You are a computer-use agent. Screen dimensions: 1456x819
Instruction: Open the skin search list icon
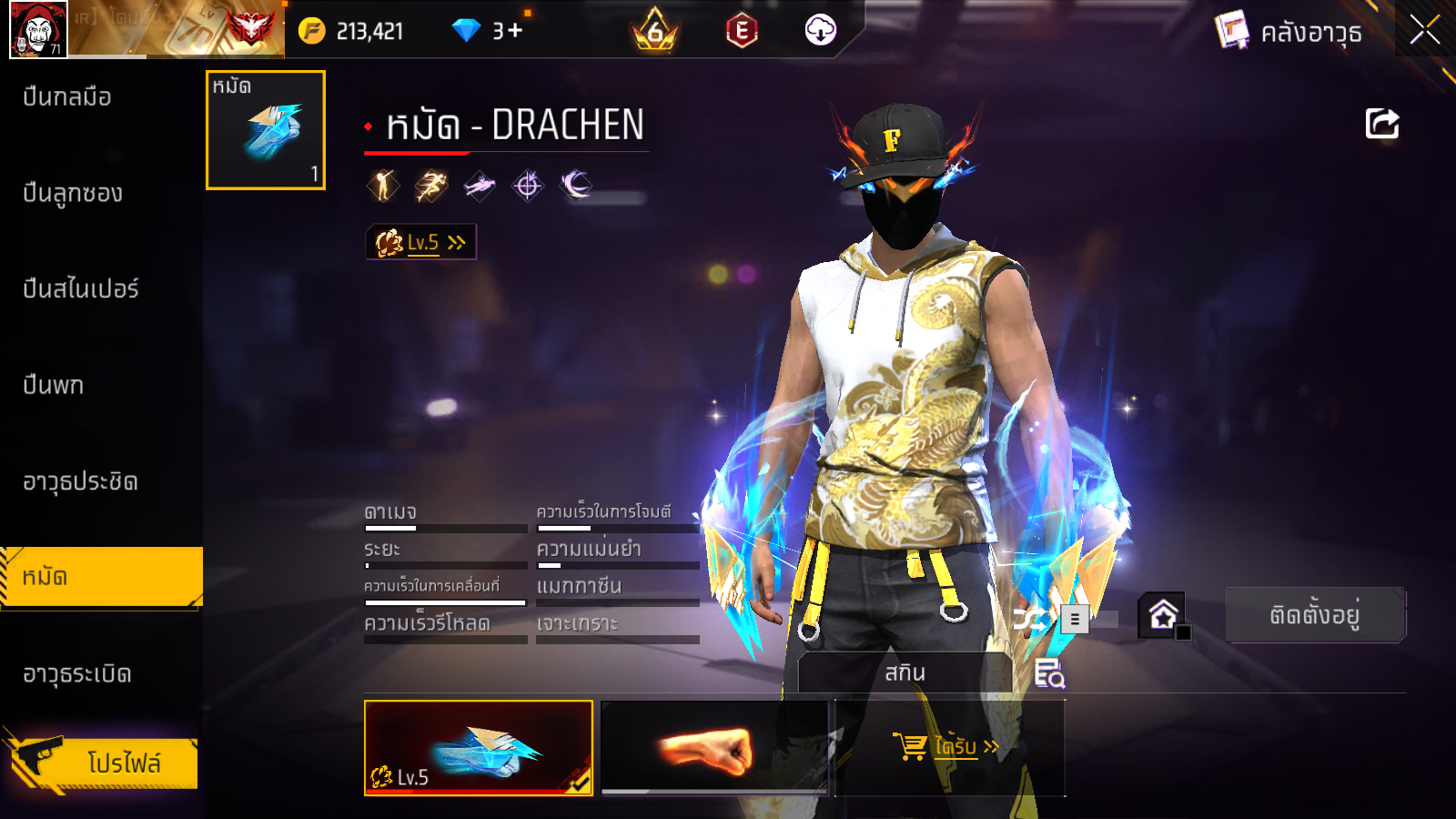pos(1049,673)
